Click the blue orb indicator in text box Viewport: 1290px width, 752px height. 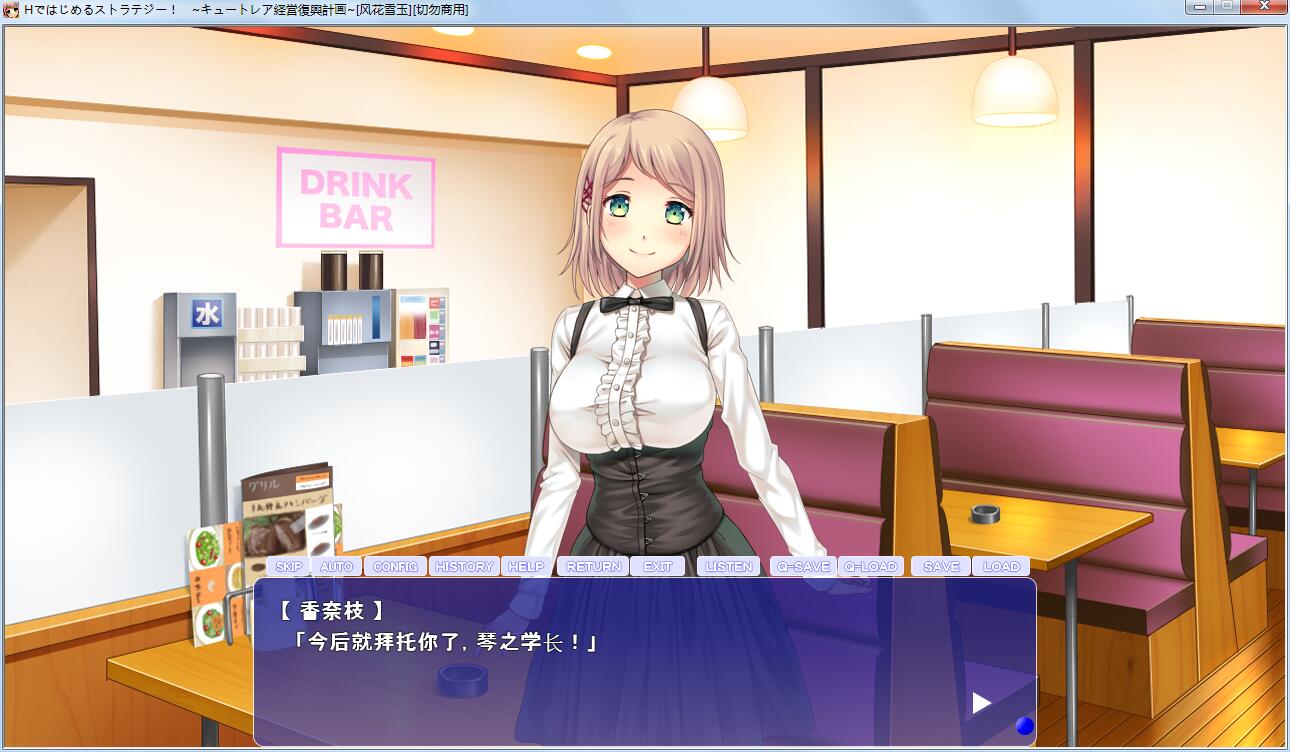pos(1024,726)
